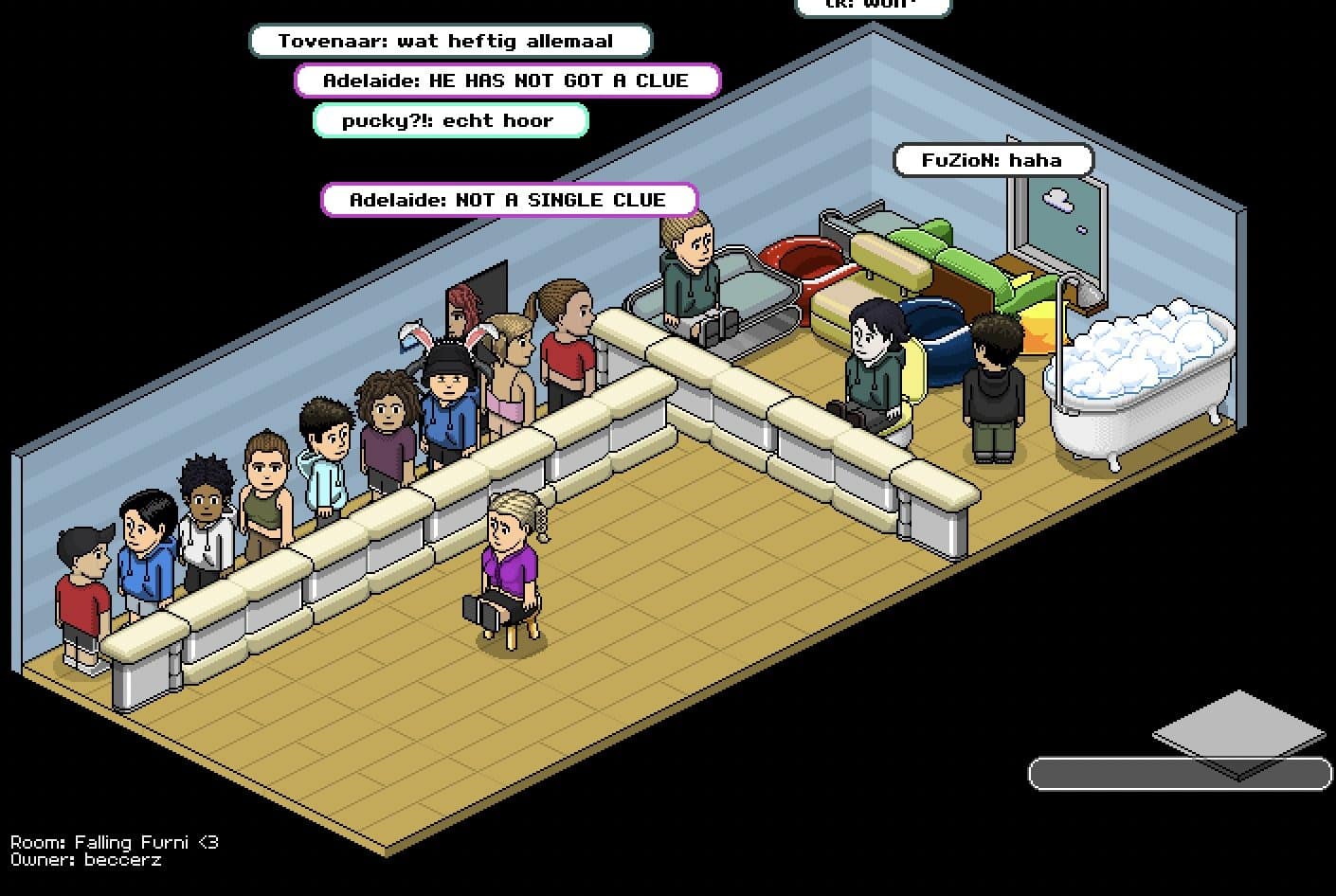Click Adelaide's "NOT A SINGLE CLUE" chat bubble
The height and width of the screenshot is (896, 1336).
coord(509,200)
